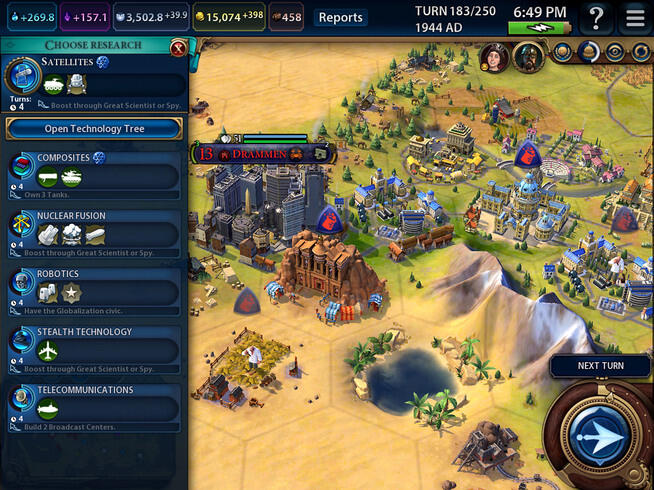Close the Choose Research panel
654x490 pixels.
[x=178, y=47]
